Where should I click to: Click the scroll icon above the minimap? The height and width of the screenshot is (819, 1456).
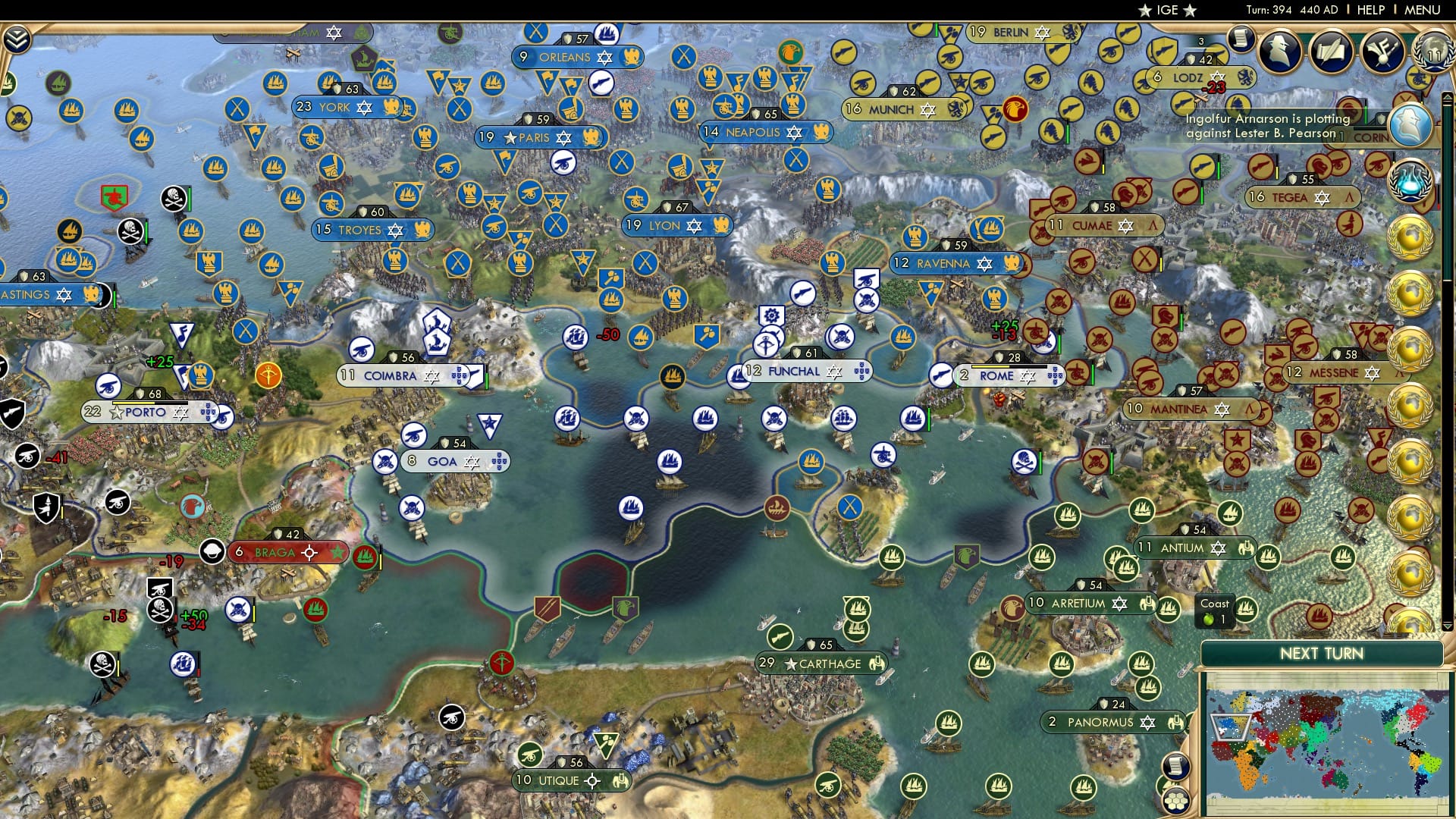[x=1176, y=766]
